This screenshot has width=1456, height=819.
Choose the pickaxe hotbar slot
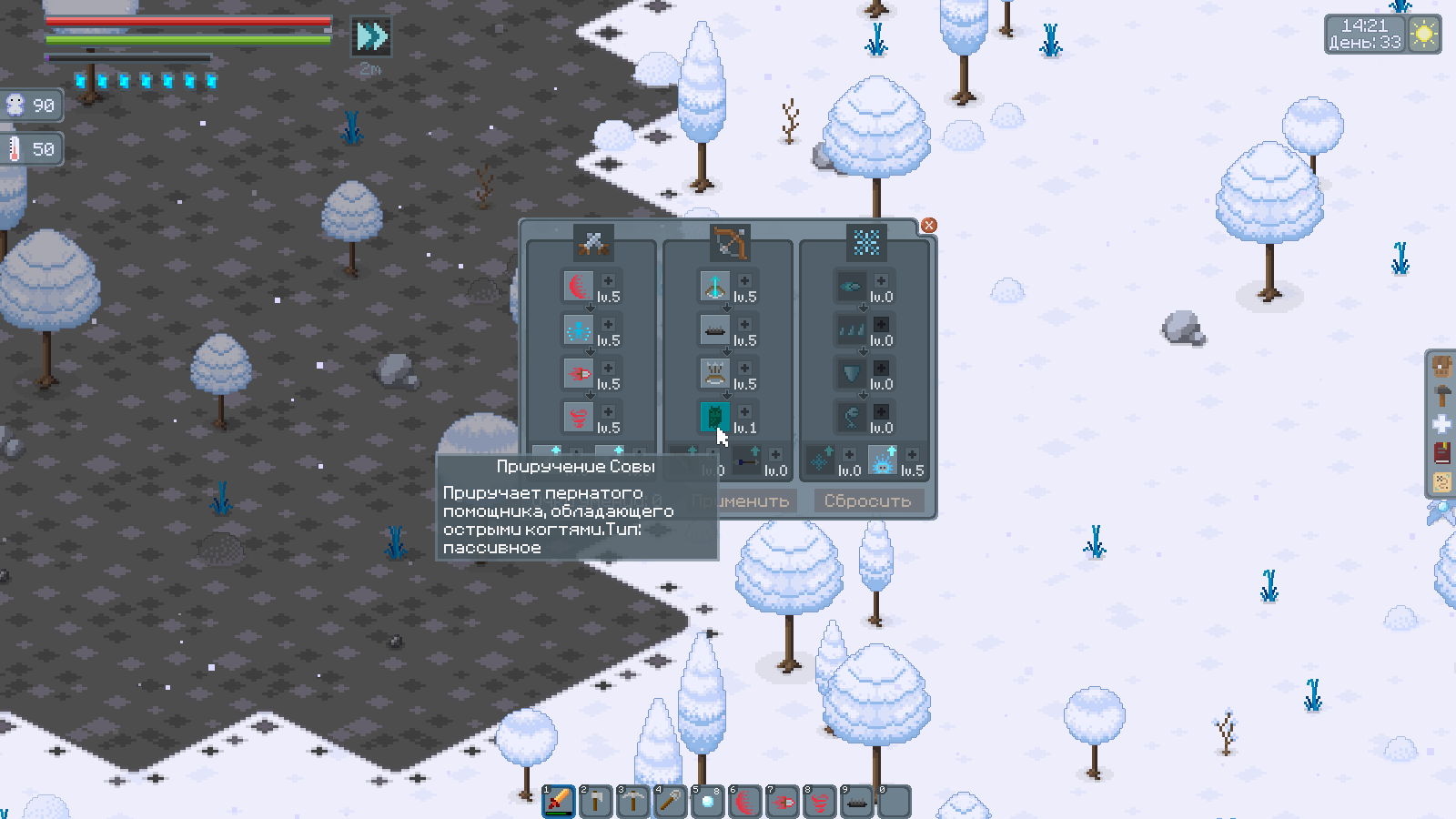tap(633, 802)
